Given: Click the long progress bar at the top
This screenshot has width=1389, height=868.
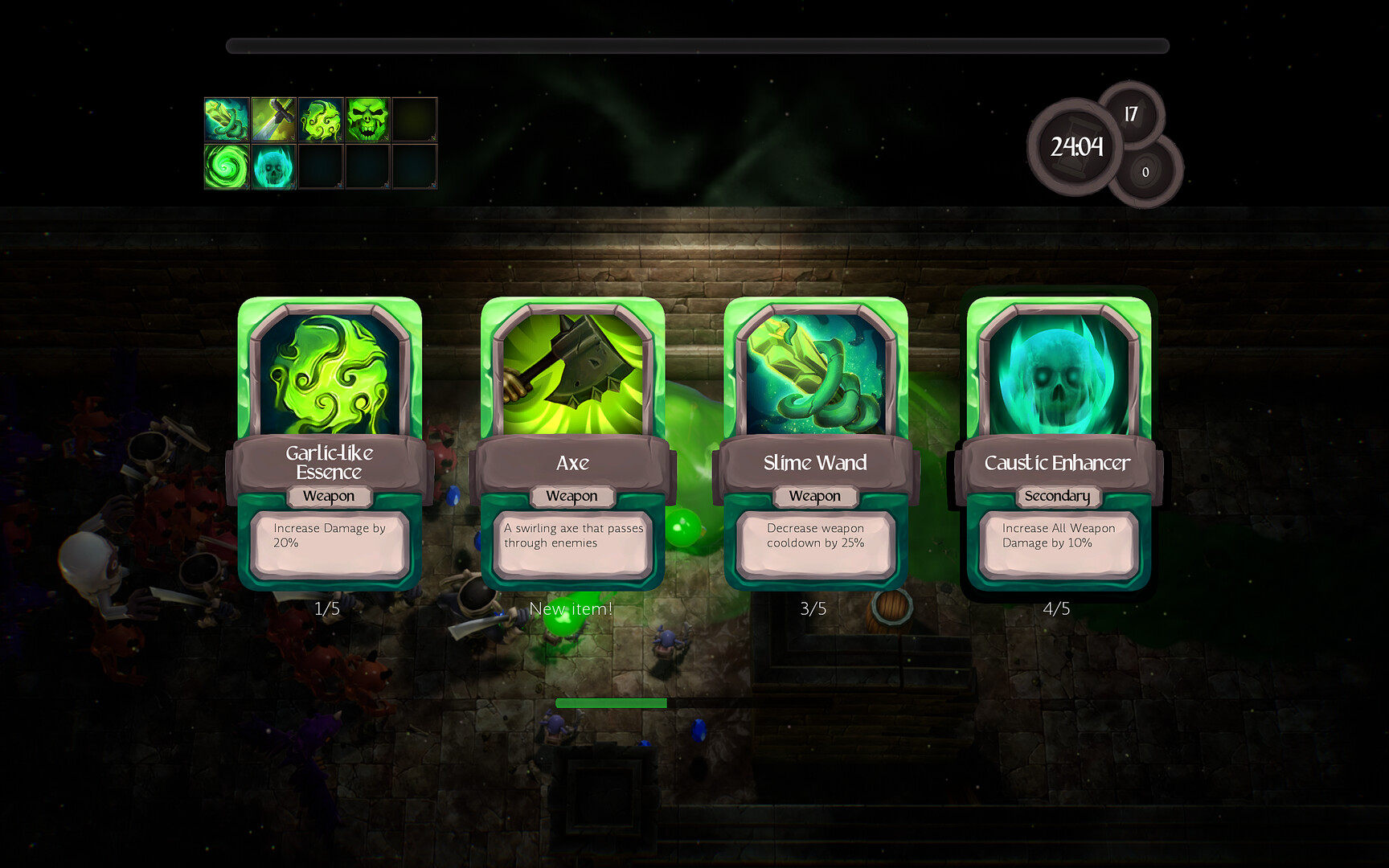Looking at the screenshot, I should click(698, 44).
